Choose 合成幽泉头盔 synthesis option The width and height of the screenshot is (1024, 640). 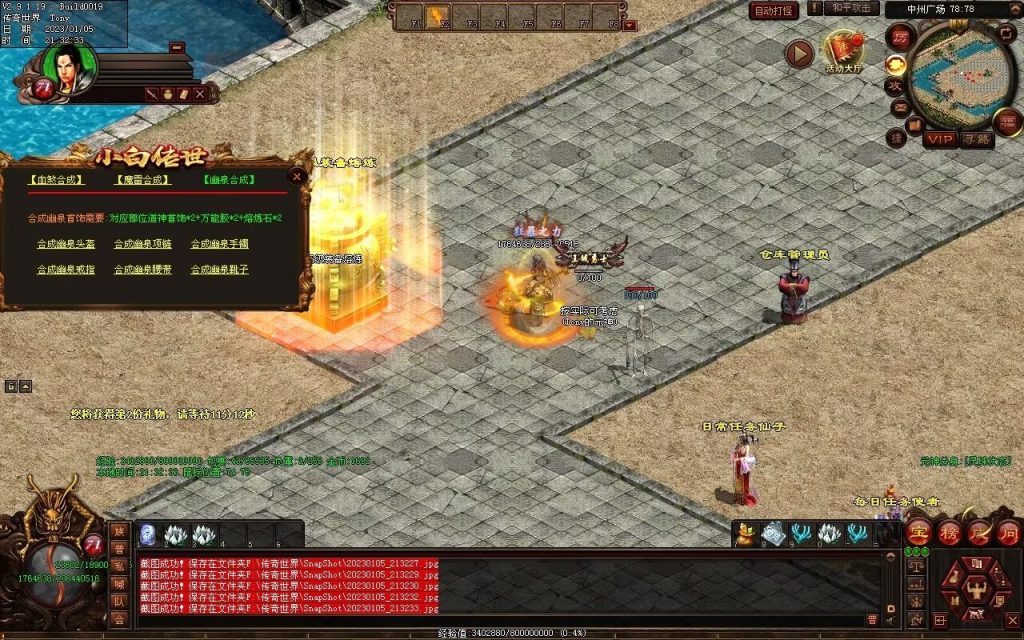66,243
